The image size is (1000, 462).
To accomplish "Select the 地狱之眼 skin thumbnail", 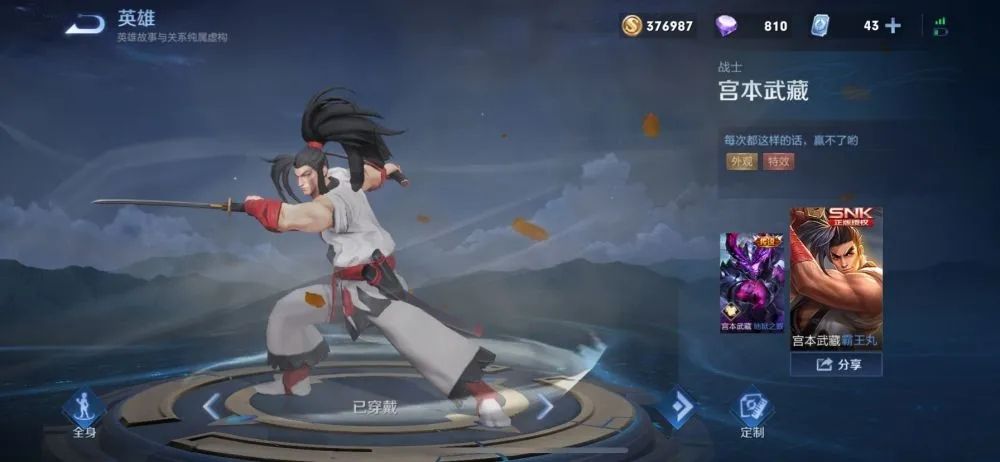I will (x=752, y=282).
